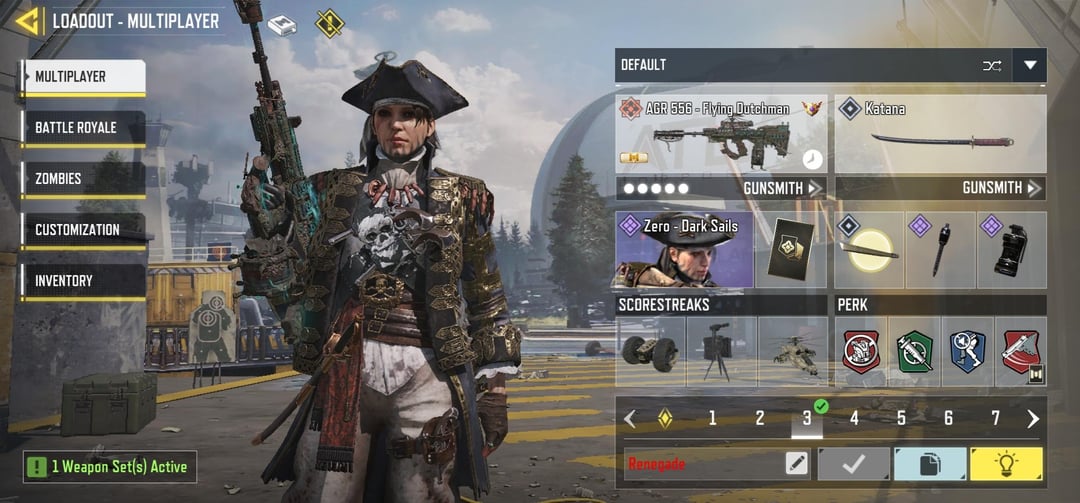1080x503 pixels.
Task: Click the yellow lightbulb button
Action: coord(1006,463)
